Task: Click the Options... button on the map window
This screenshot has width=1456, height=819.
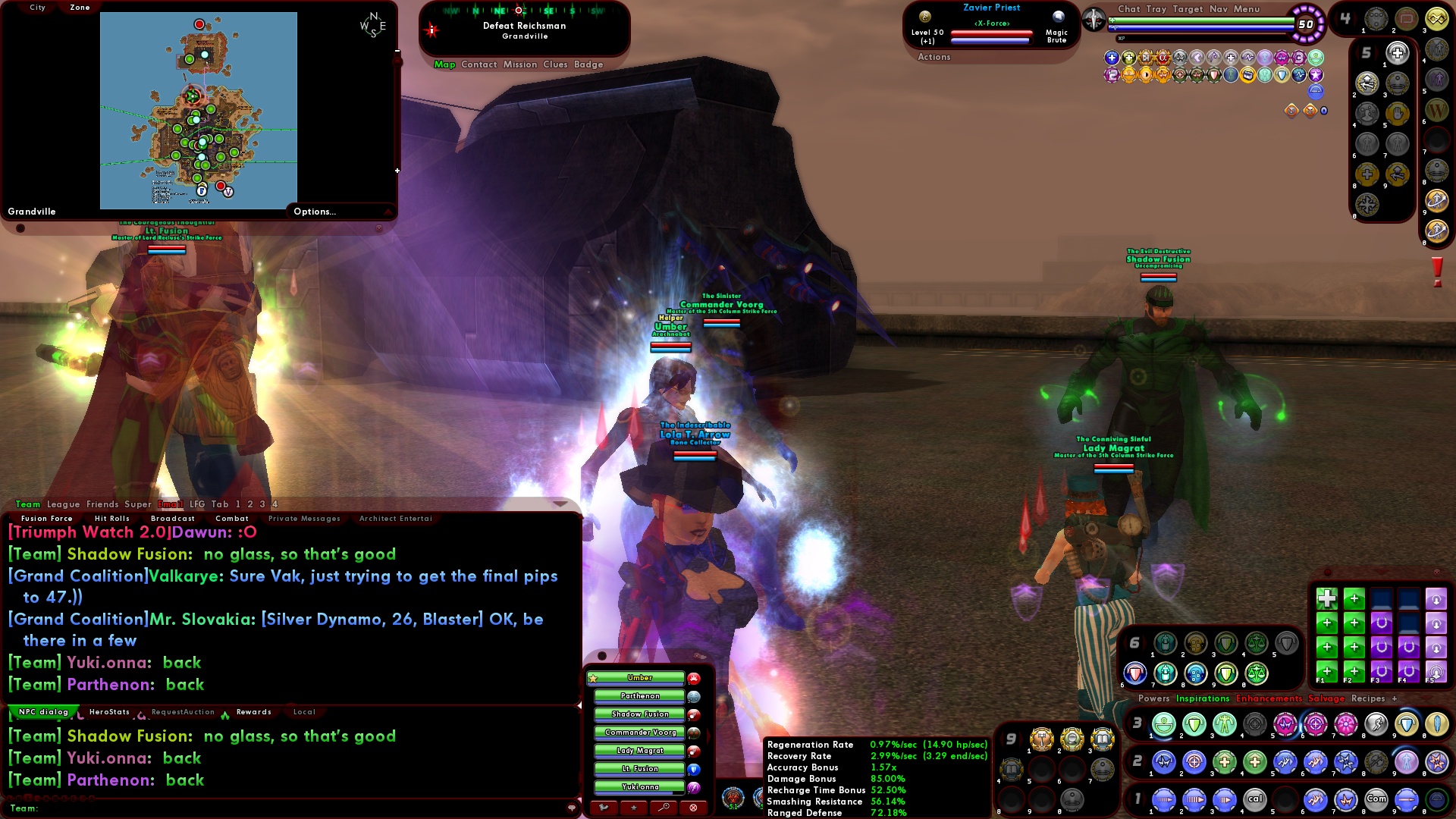Action: pyautogui.click(x=314, y=212)
